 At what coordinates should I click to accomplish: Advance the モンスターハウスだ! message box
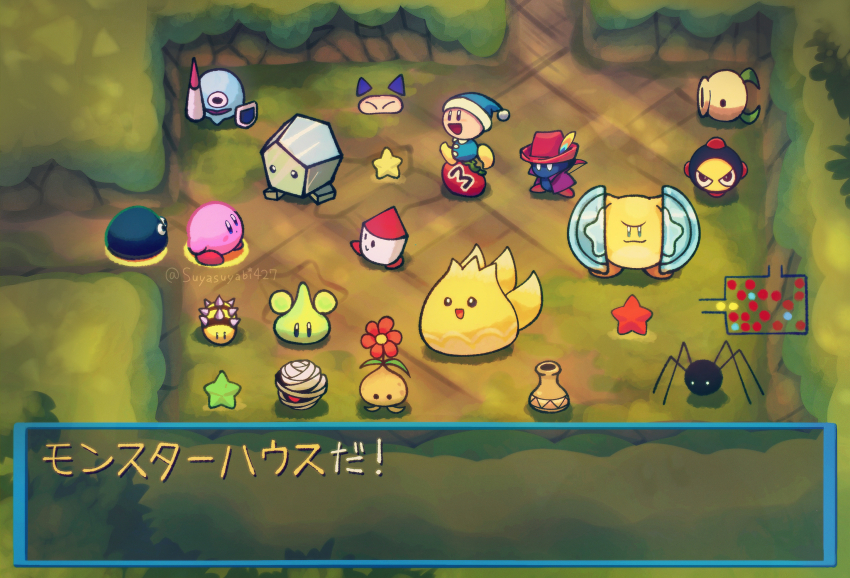[424, 494]
